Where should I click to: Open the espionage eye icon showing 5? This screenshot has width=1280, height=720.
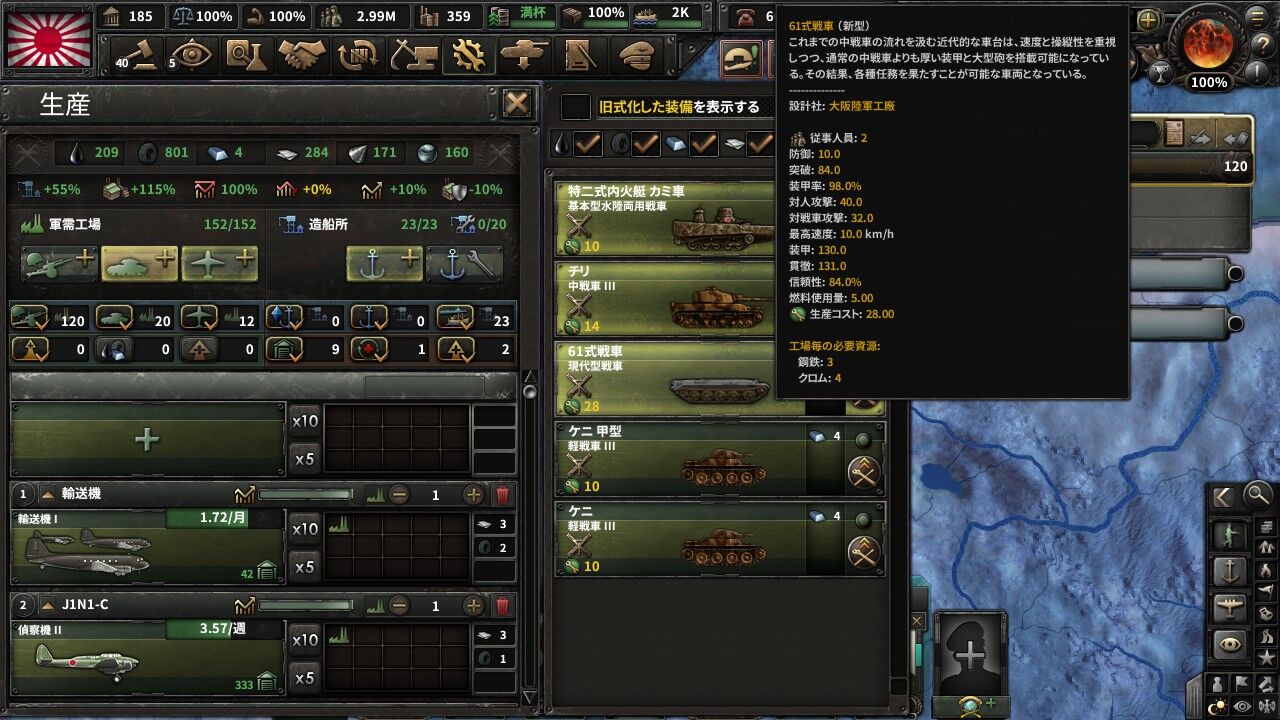click(x=192, y=52)
